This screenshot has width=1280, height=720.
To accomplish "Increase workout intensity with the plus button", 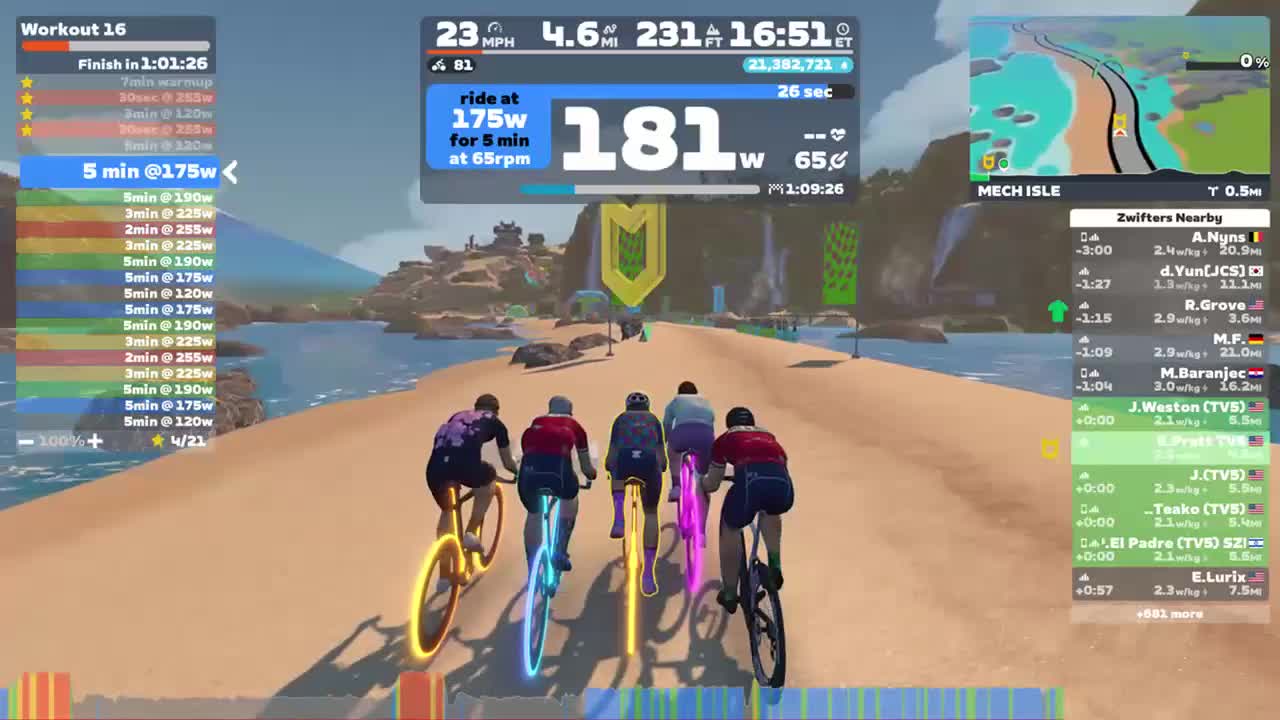I will (95, 440).
